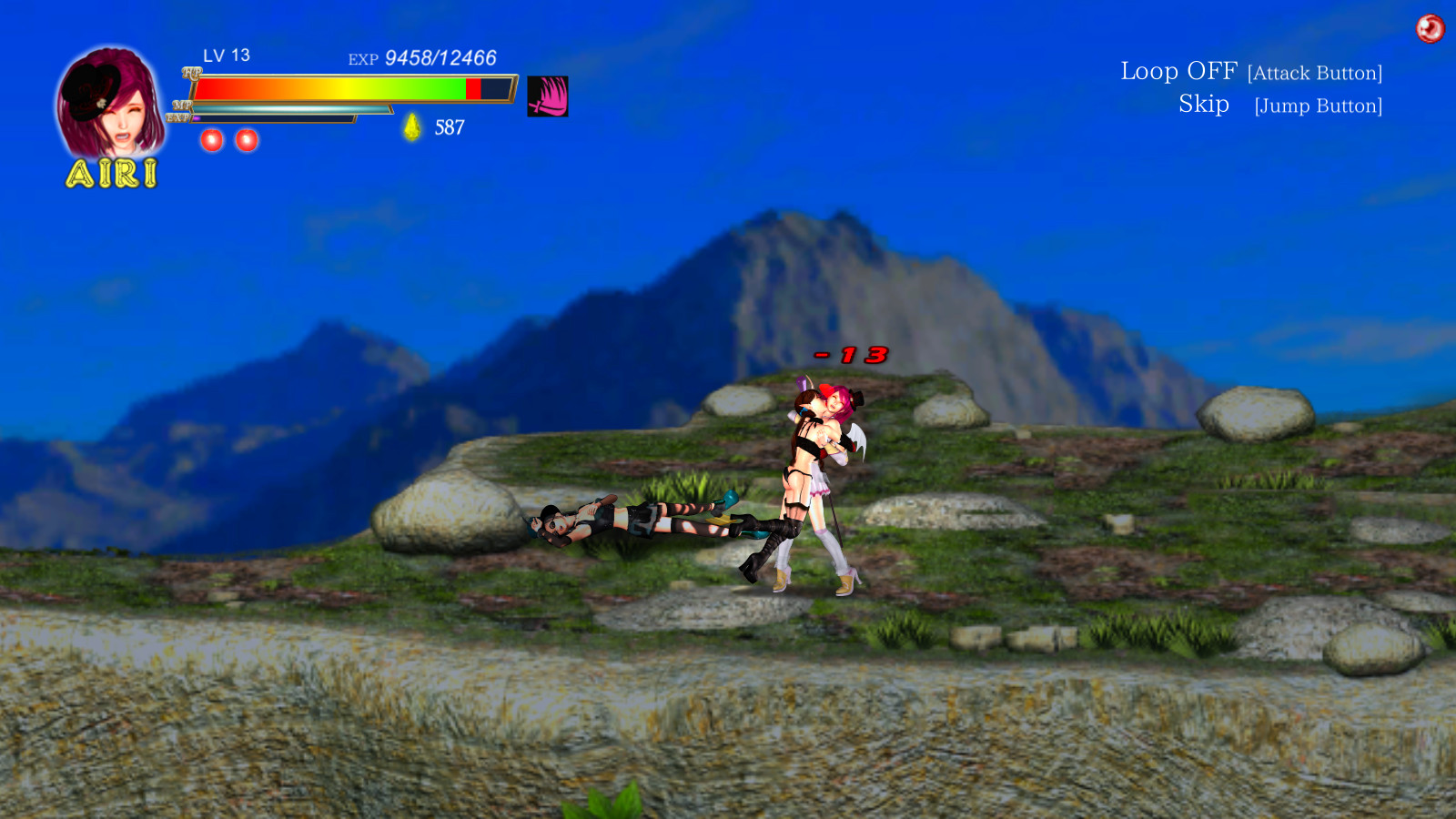1456x819 pixels.
Task: Click the second red apple item icon
Action: (x=246, y=139)
